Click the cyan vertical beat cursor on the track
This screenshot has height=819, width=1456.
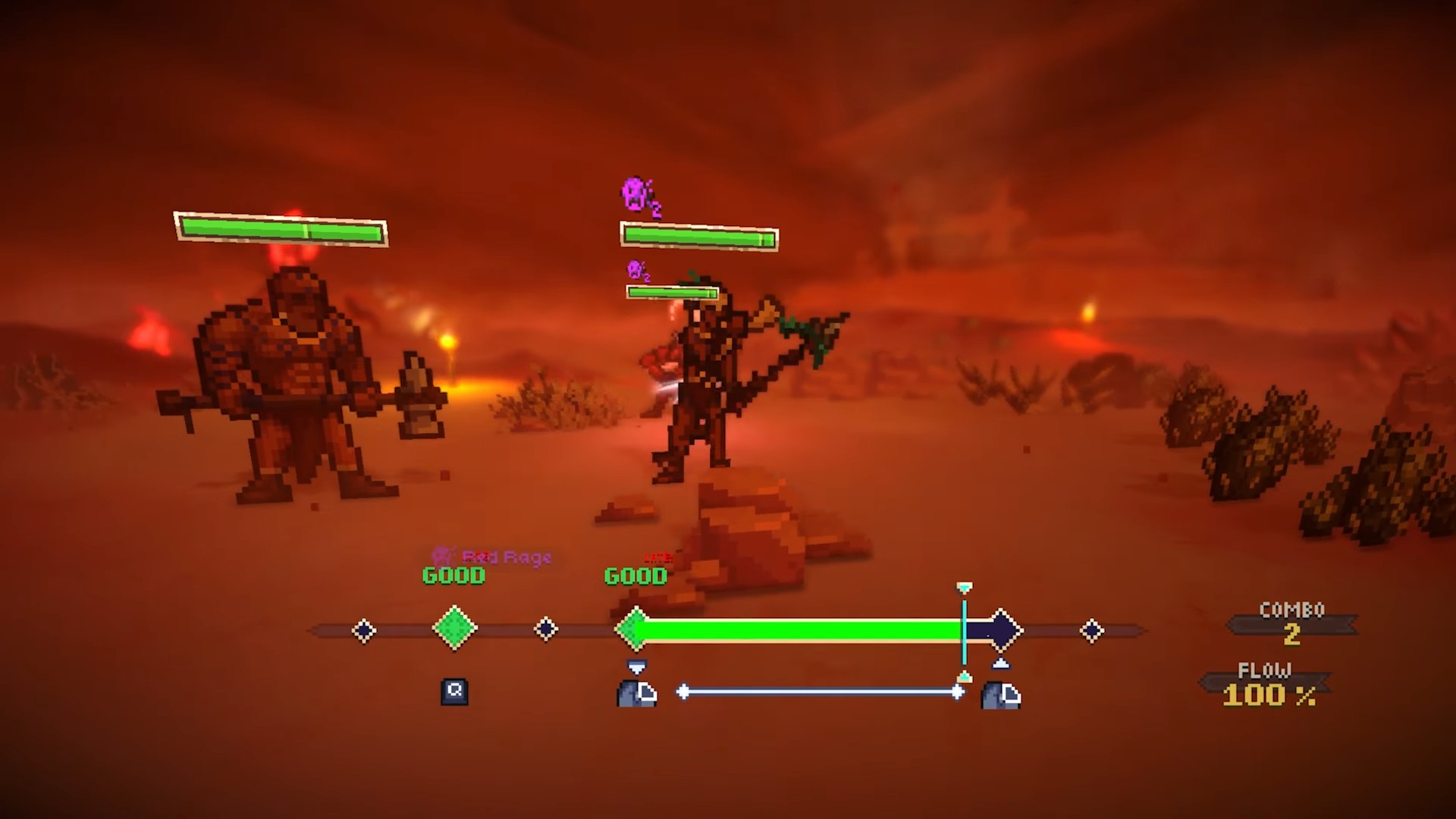click(964, 629)
